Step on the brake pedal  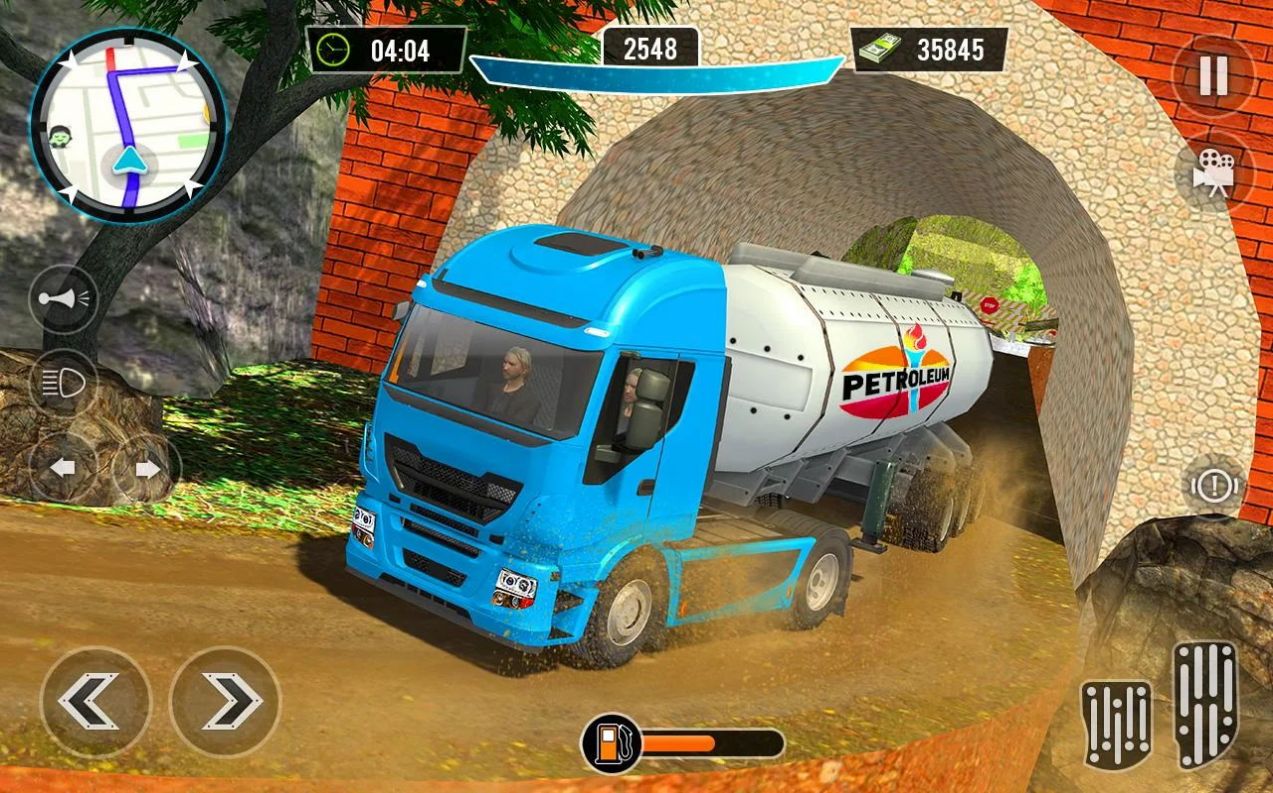click(1116, 723)
